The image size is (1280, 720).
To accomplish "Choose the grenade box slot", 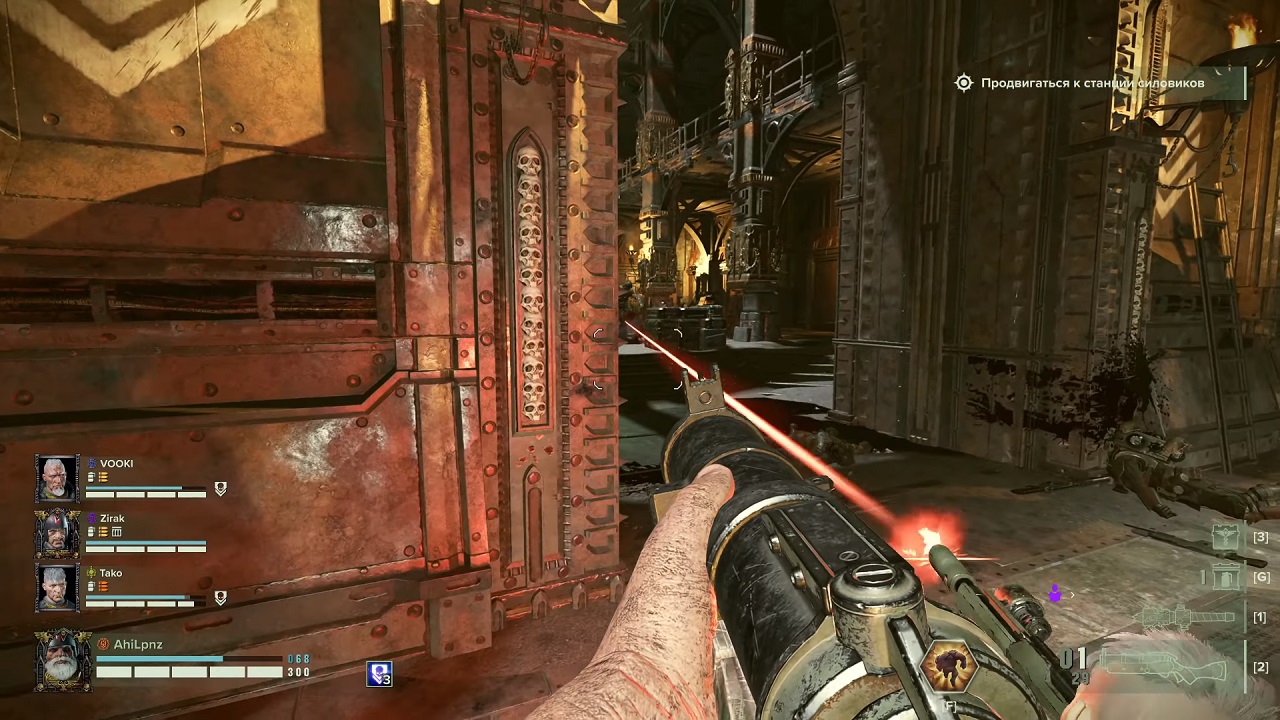I will pyautogui.click(x=1225, y=576).
